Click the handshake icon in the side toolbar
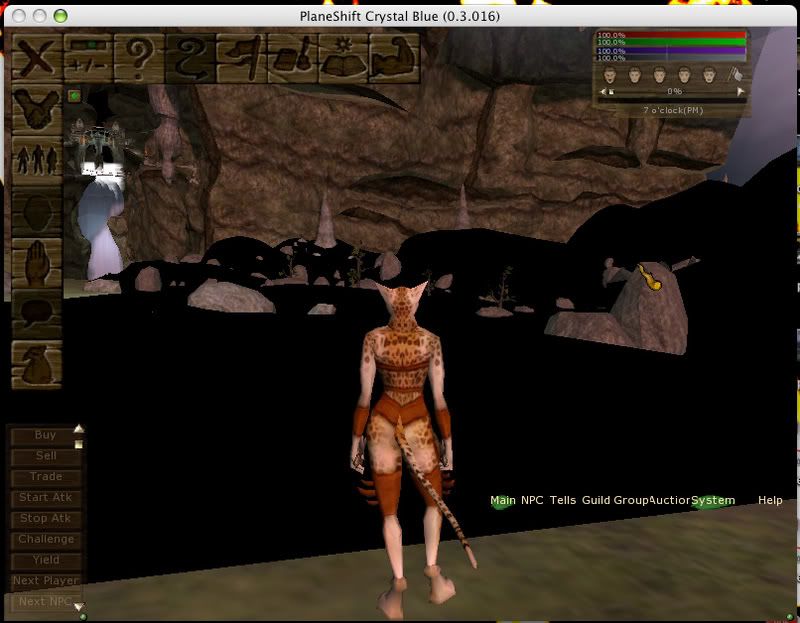 point(37,108)
